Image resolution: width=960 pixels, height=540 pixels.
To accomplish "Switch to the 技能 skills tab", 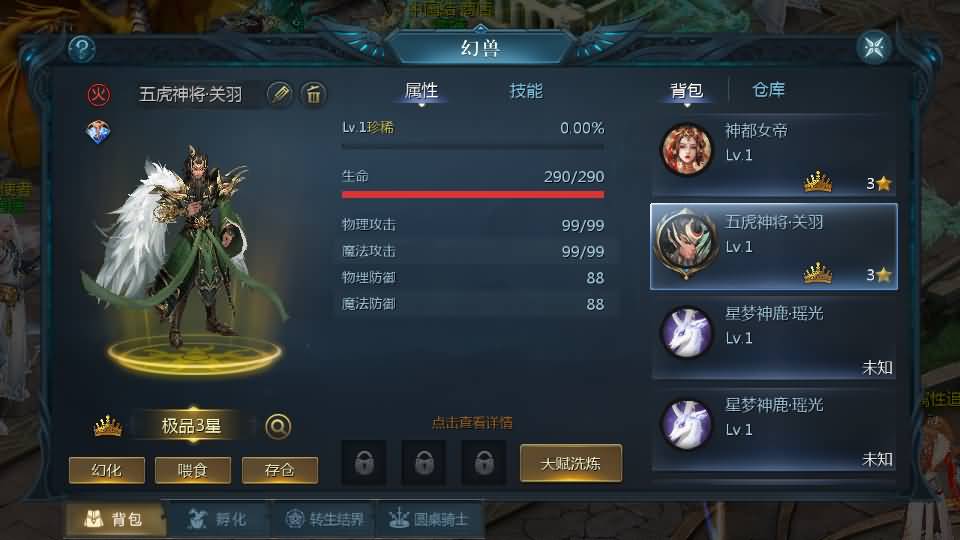I will (526, 91).
